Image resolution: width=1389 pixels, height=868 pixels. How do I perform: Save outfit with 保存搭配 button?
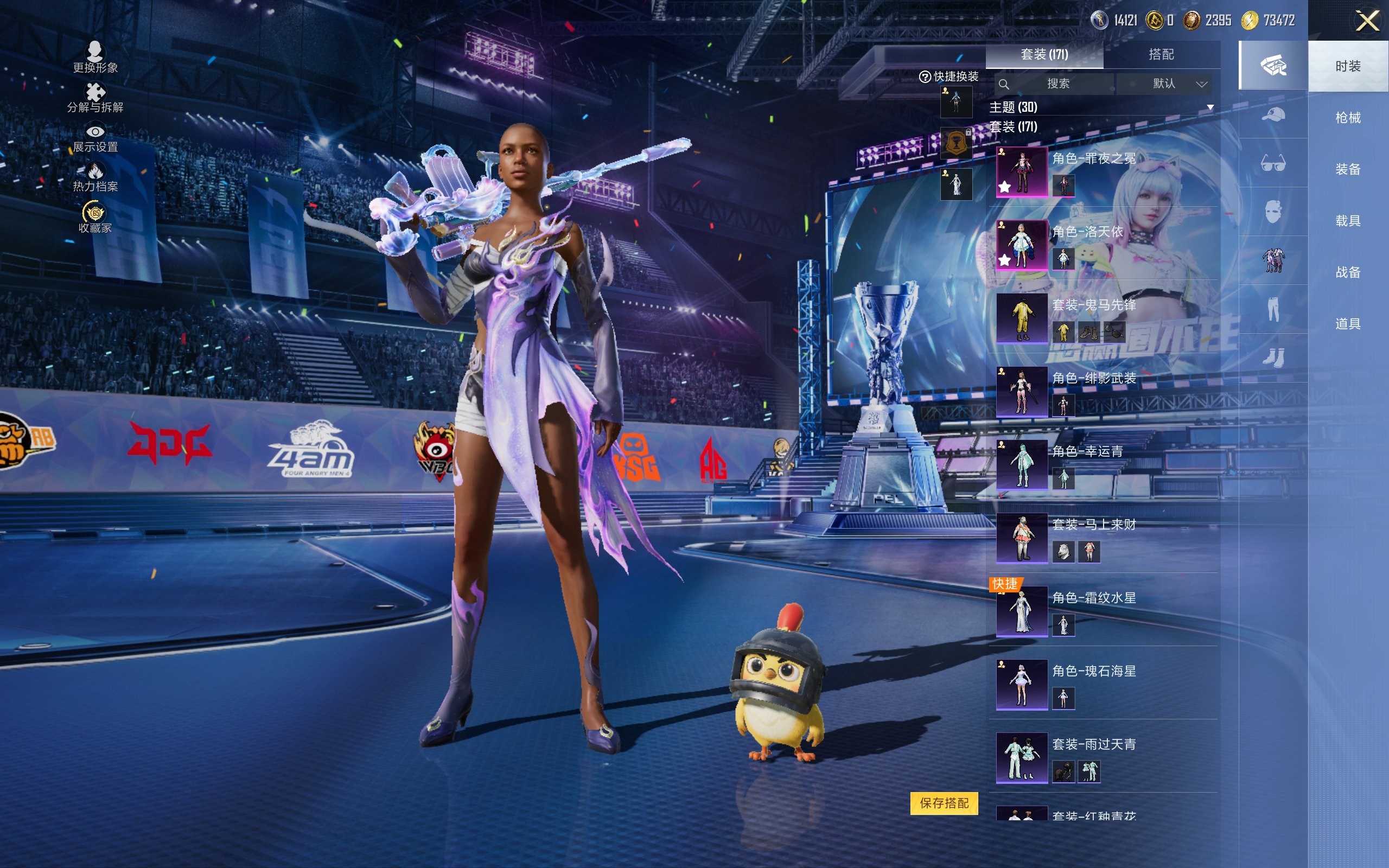tap(944, 803)
